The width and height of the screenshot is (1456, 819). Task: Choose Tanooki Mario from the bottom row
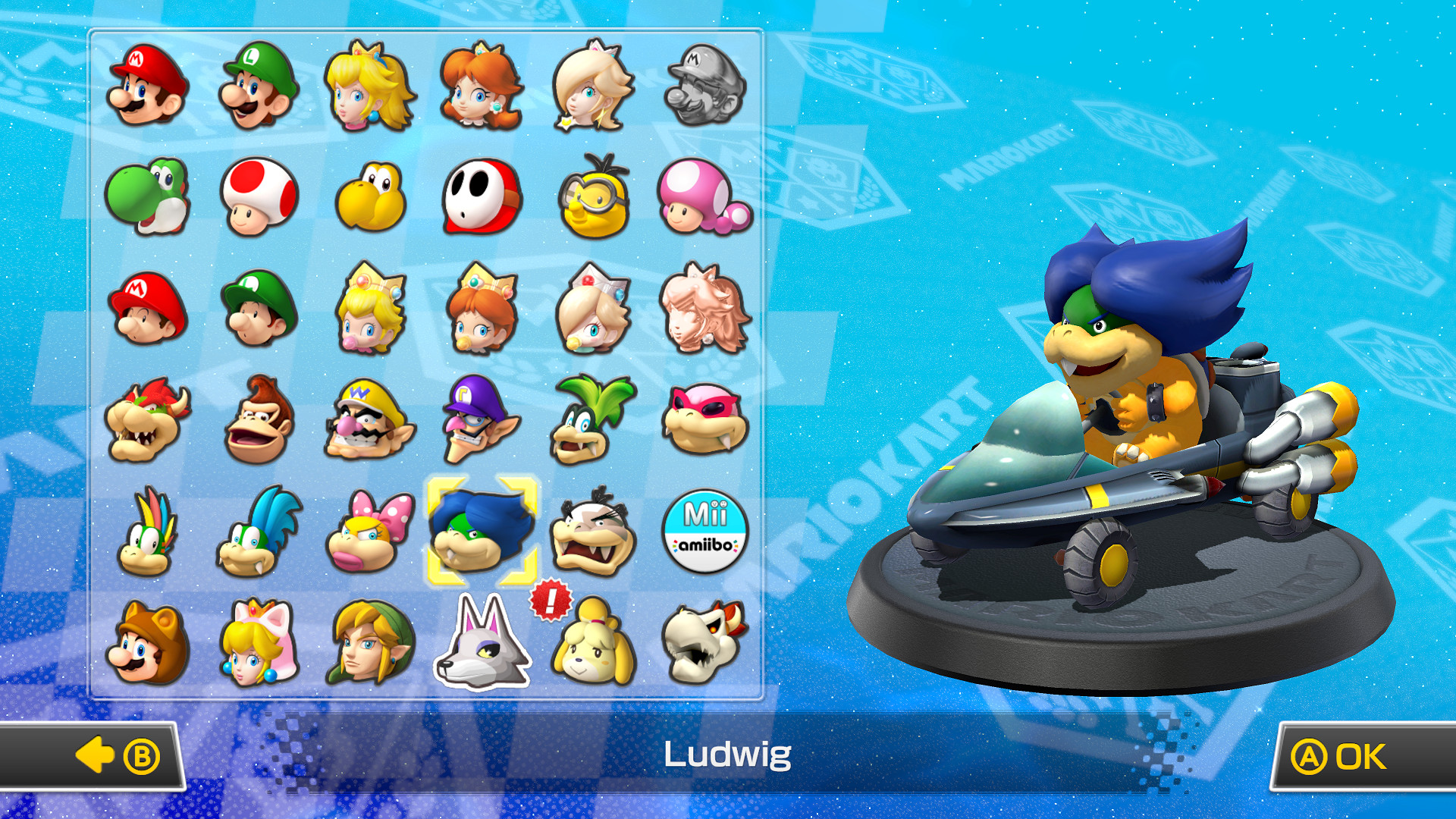tap(146, 646)
